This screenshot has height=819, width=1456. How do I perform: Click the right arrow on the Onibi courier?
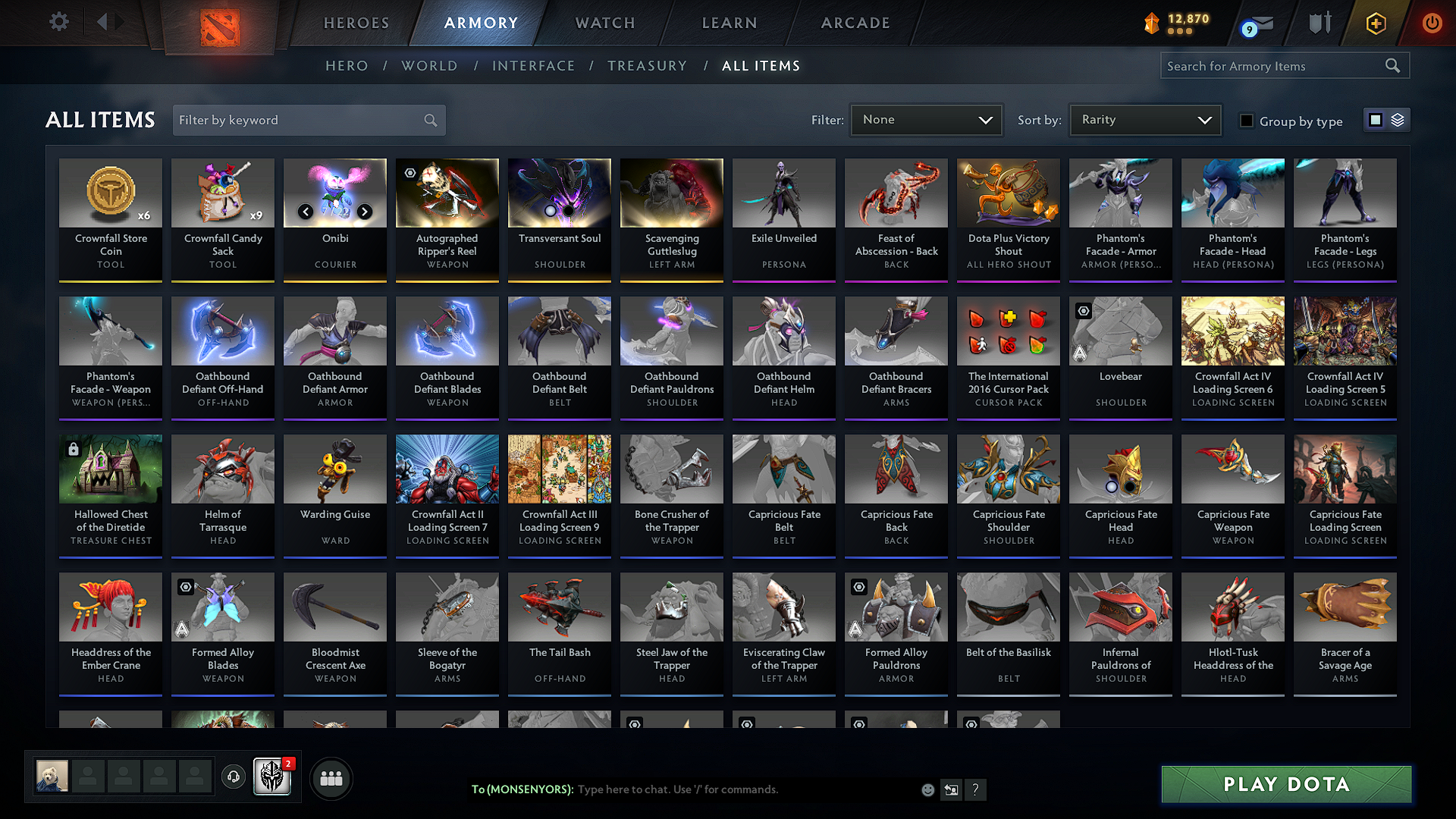pyautogui.click(x=364, y=212)
